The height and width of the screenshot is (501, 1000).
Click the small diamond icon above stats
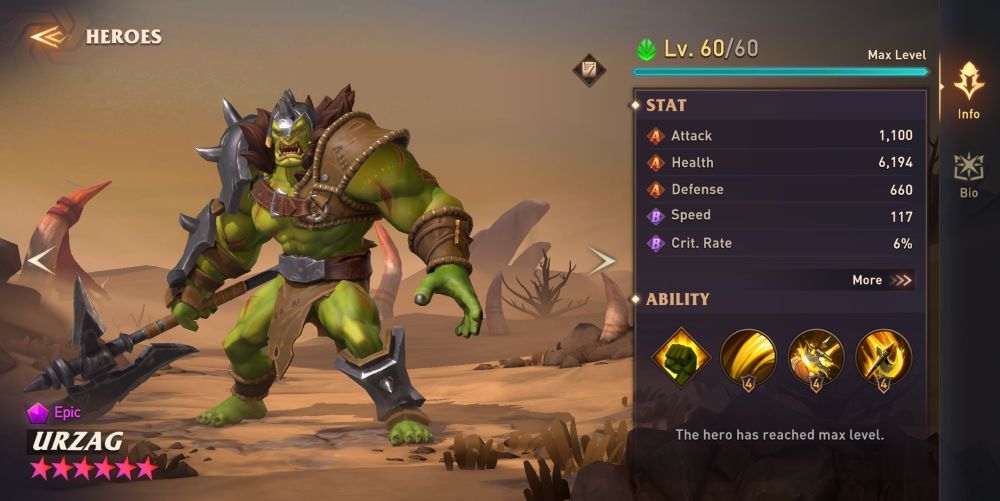(588, 70)
